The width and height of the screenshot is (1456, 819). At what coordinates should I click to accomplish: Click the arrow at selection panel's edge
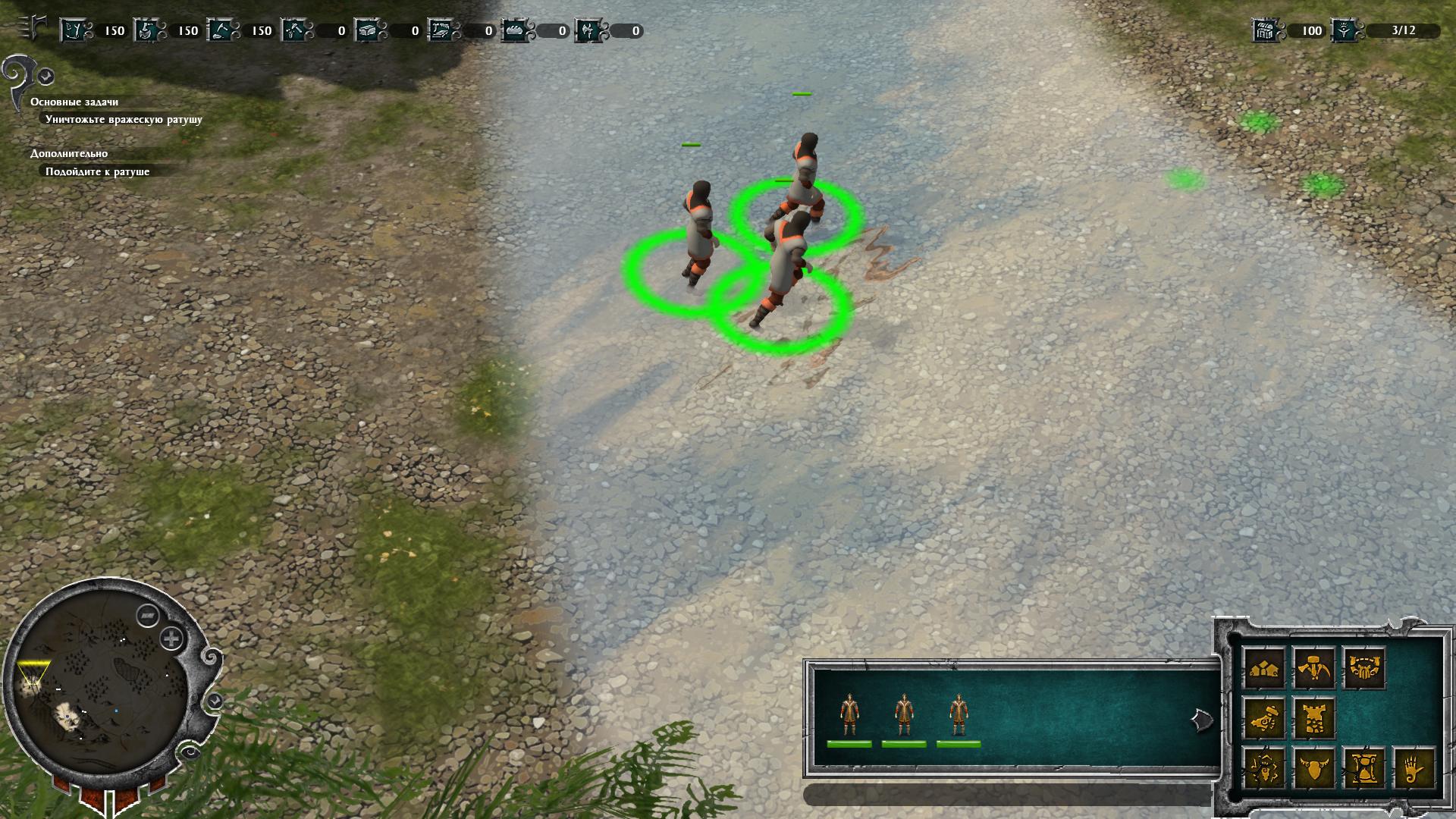click(x=1201, y=720)
